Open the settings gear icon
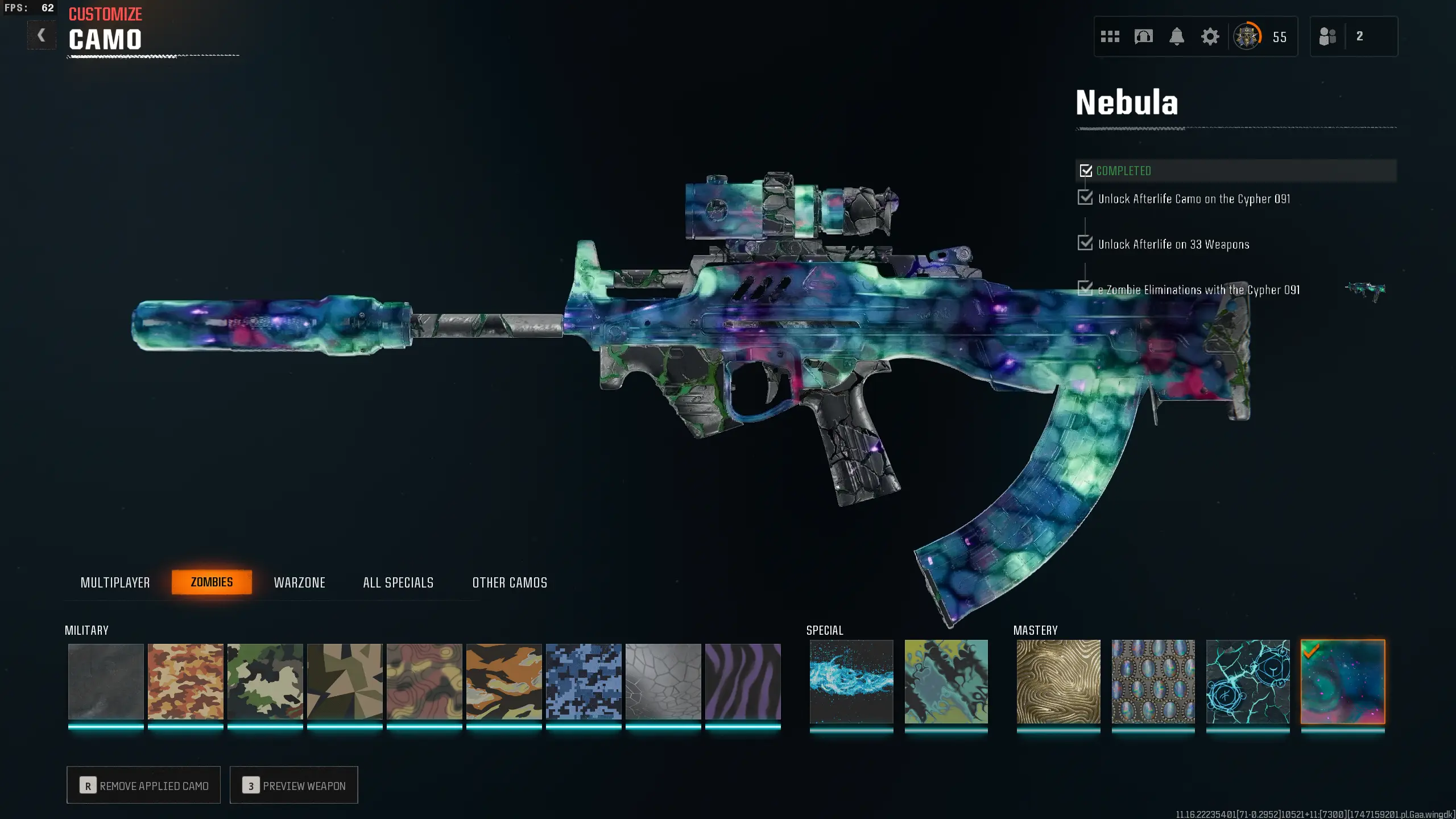Screen dimensions: 1456x819 [1210, 37]
